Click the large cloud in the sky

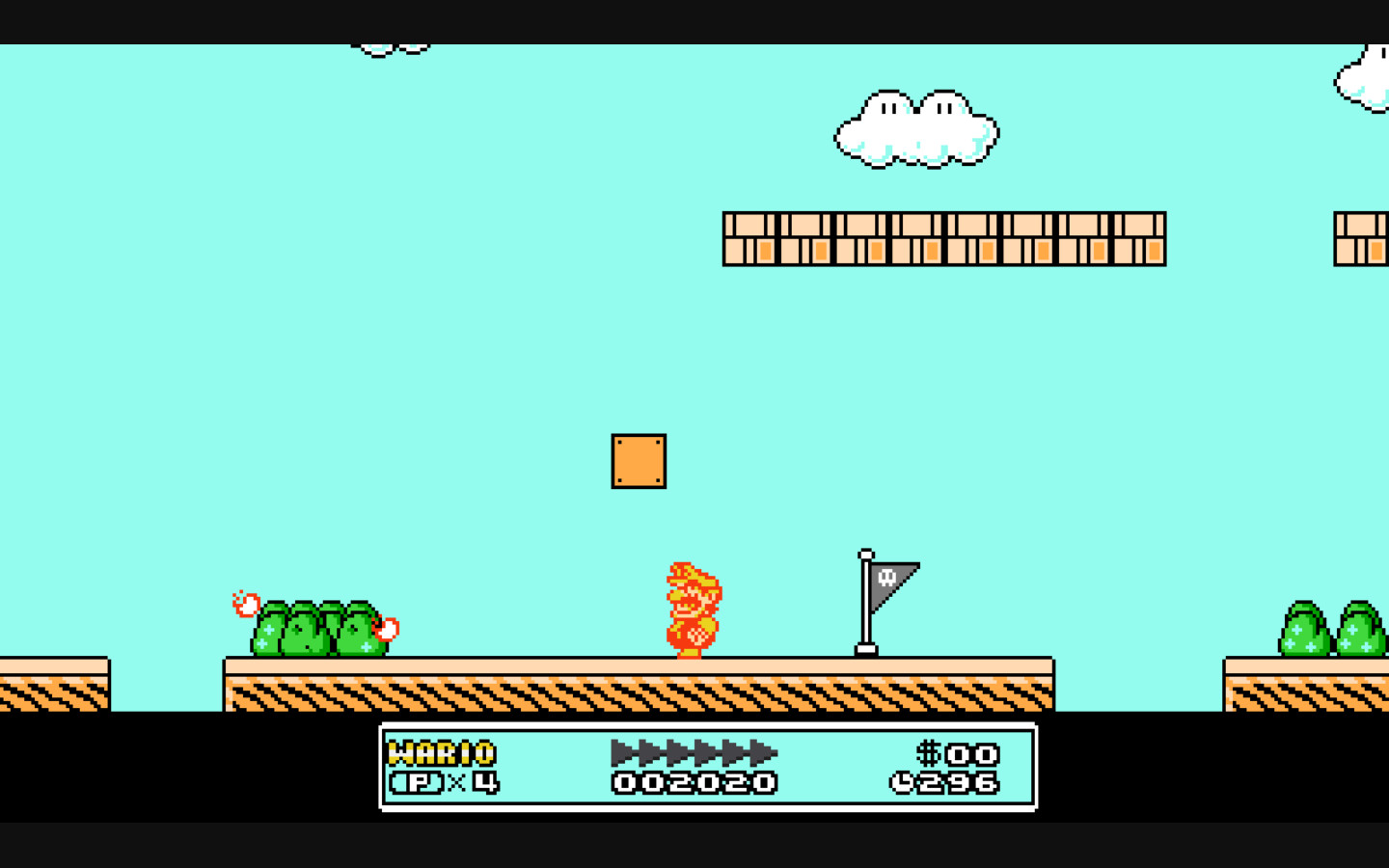pos(914,125)
